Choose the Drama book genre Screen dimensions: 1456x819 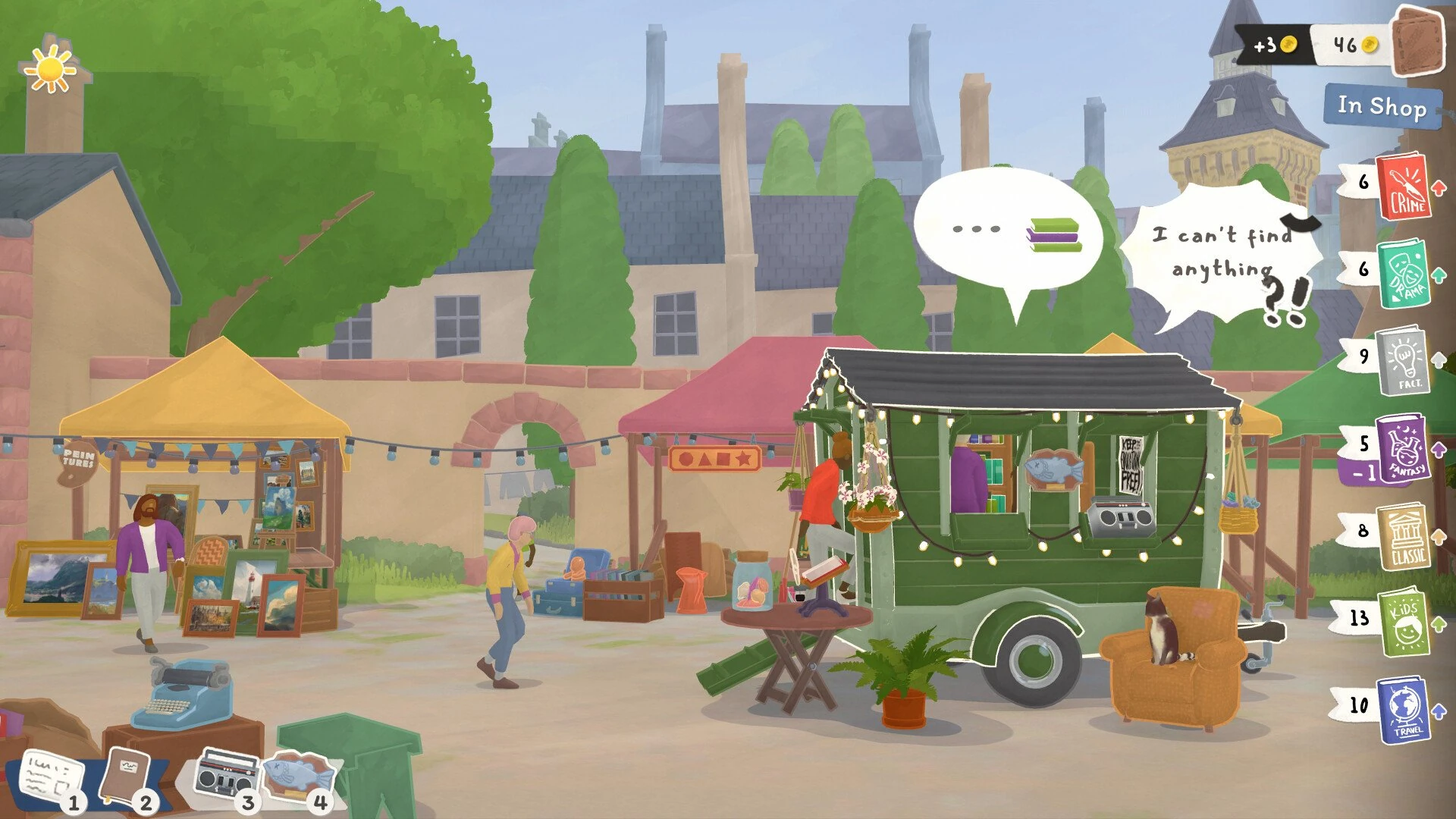tap(1404, 274)
